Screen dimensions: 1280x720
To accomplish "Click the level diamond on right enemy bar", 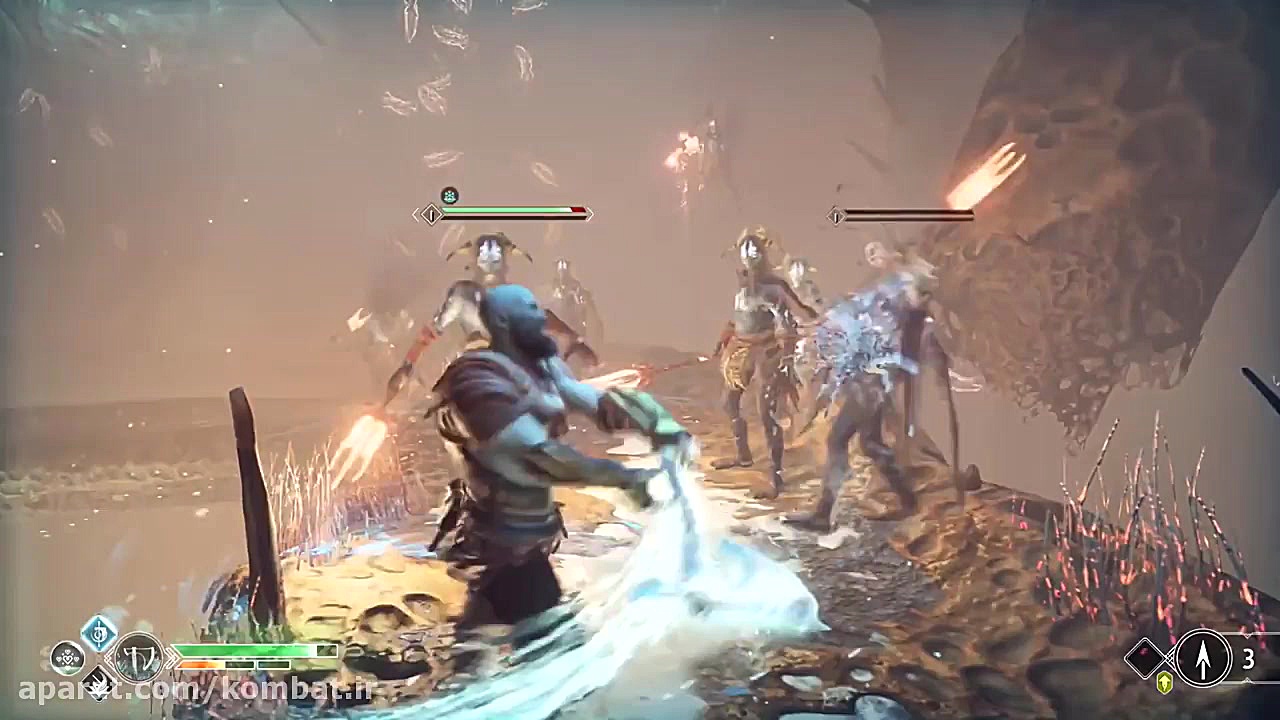I will point(836,215).
